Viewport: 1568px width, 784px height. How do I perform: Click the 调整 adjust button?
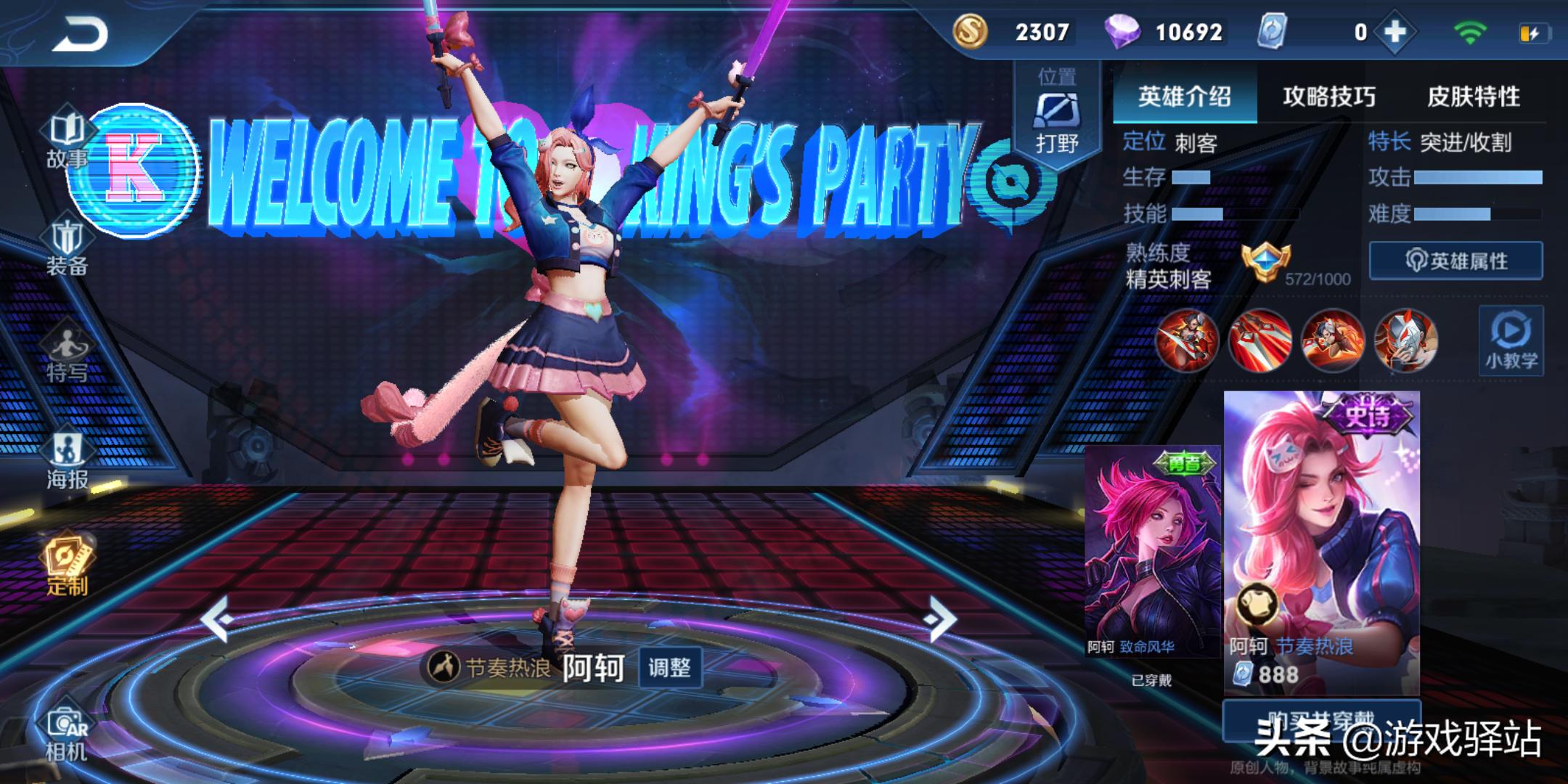[x=669, y=667]
